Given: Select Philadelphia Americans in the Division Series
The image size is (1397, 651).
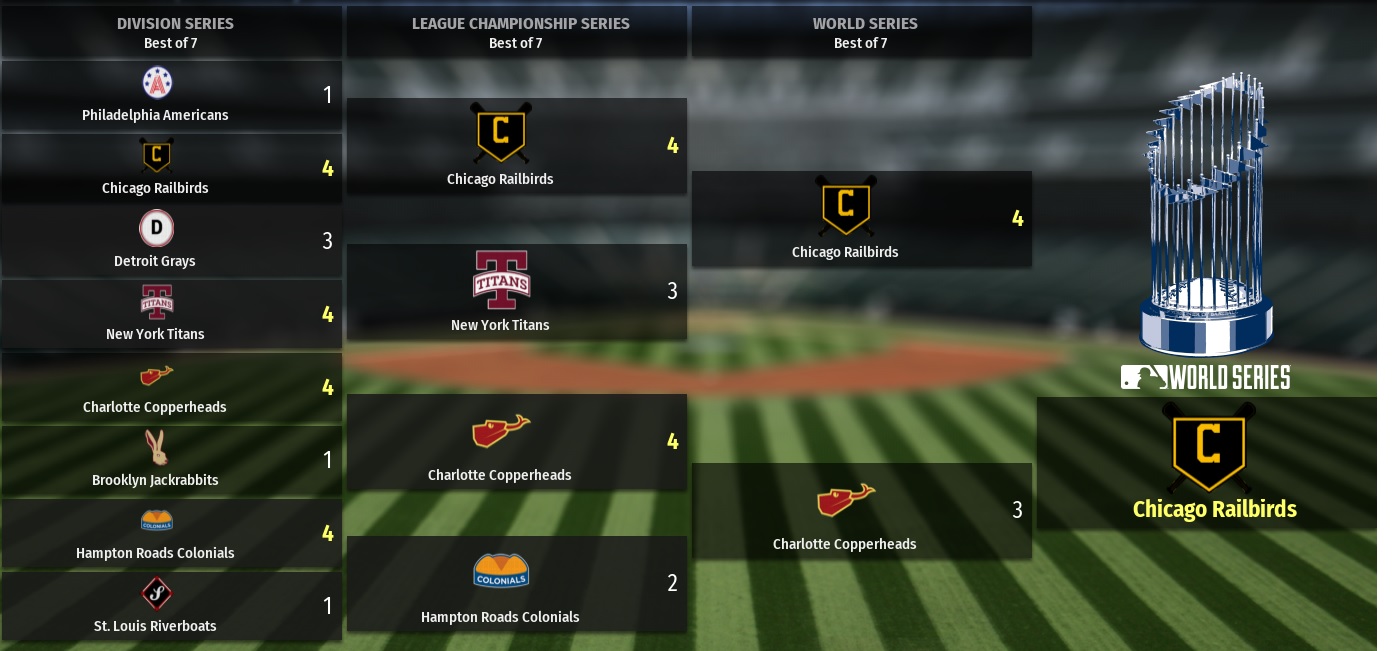Looking at the screenshot, I should (171, 96).
